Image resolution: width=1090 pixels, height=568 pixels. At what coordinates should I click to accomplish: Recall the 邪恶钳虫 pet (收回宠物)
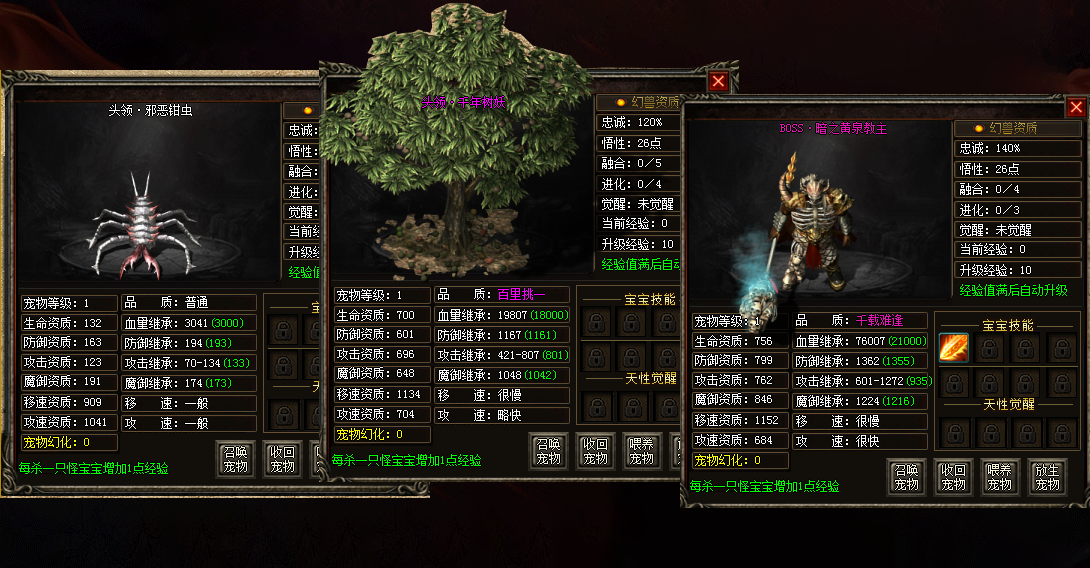point(283,460)
